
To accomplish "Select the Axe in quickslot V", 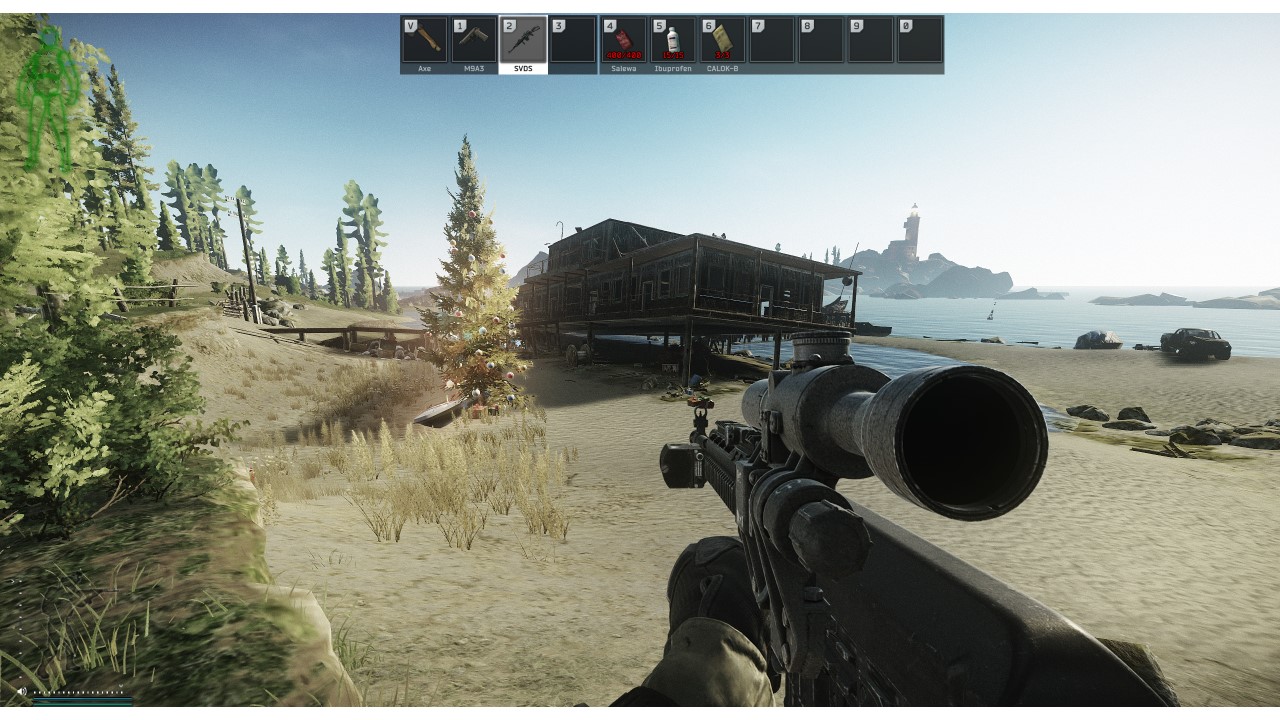I will 425,39.
